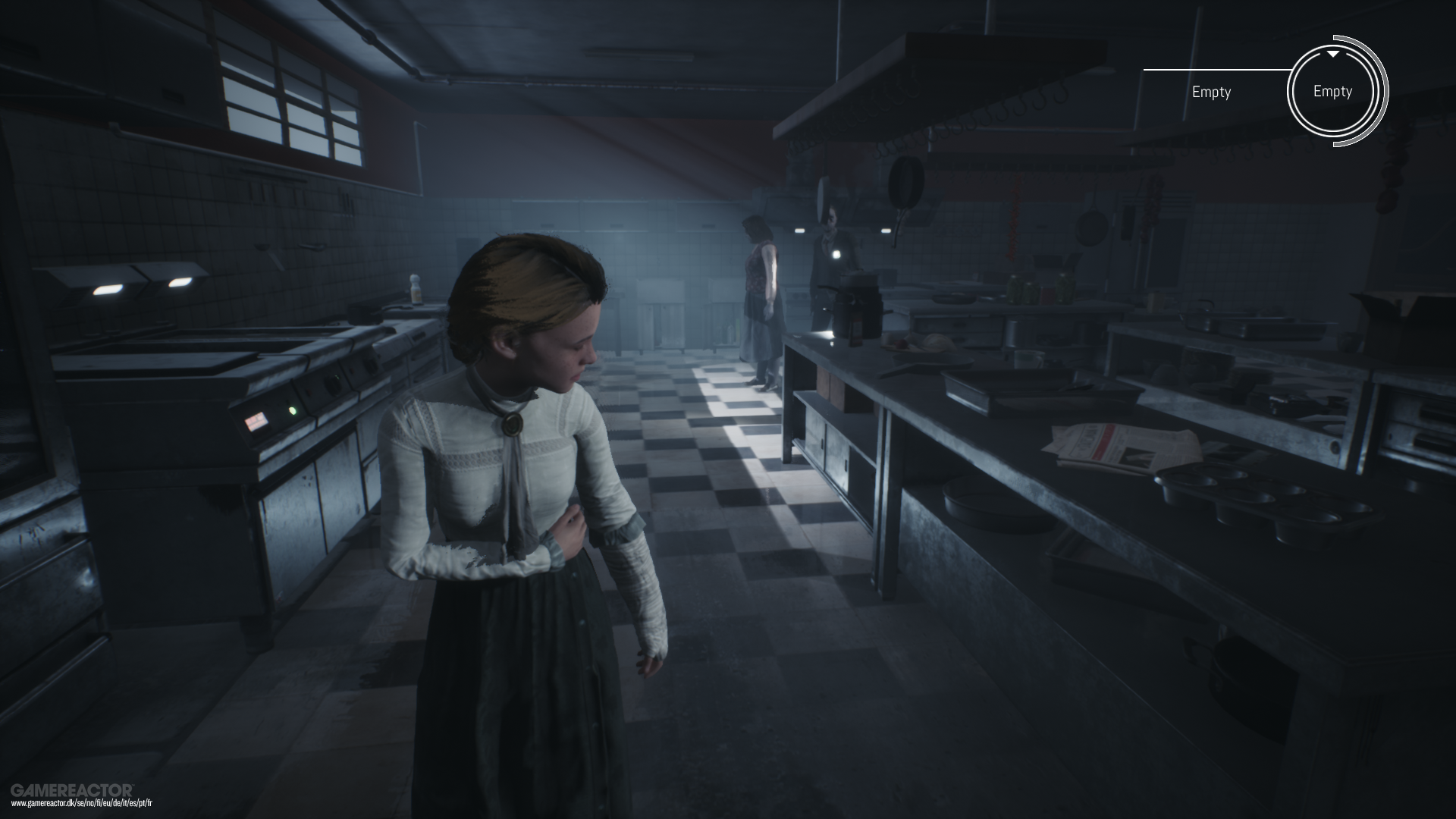
Task: Expand the downward triangle above the Empty circle
Action: pyautogui.click(x=1332, y=55)
